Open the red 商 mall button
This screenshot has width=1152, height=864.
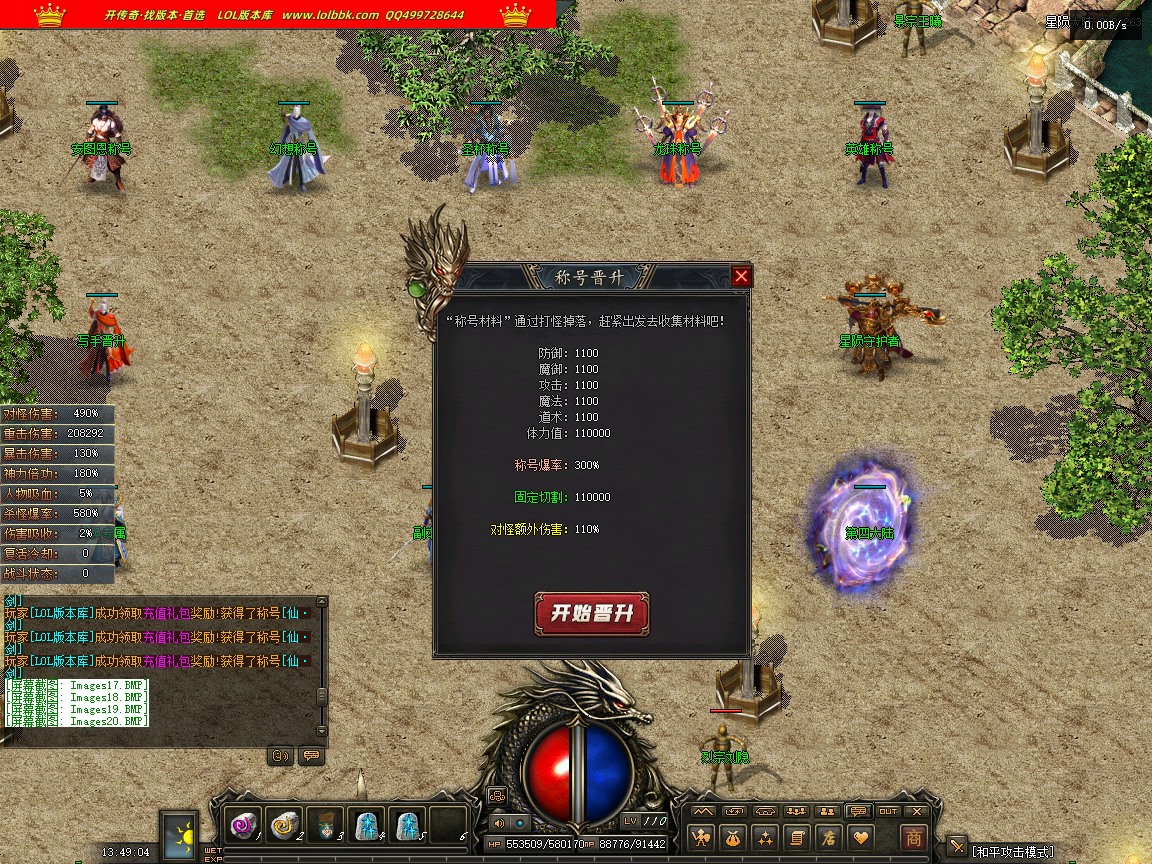(913, 837)
